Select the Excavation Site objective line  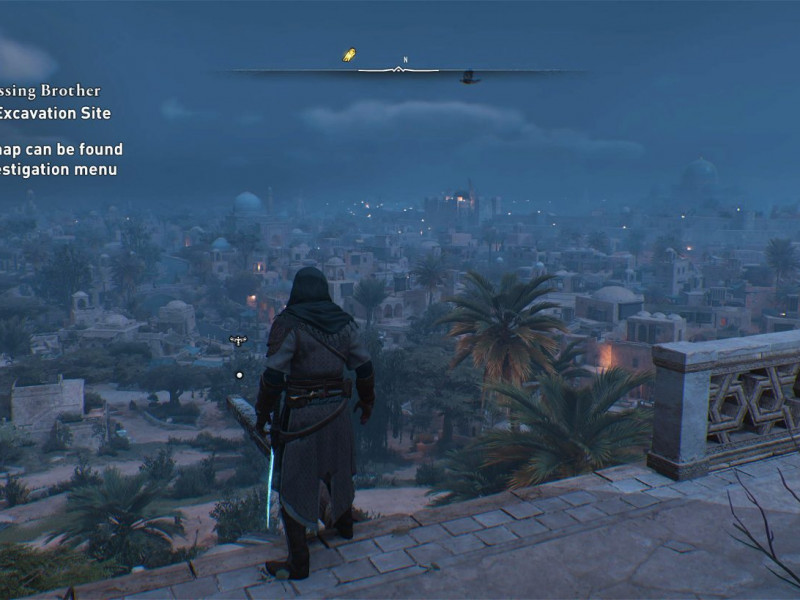[54, 114]
